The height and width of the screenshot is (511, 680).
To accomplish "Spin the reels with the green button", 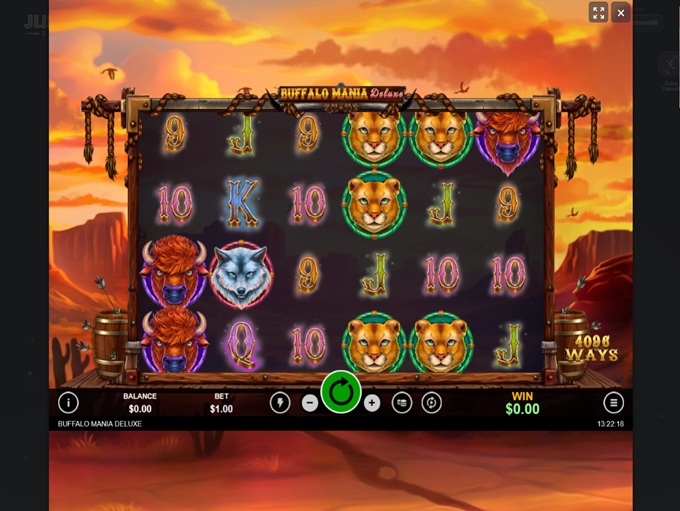I will [341, 393].
